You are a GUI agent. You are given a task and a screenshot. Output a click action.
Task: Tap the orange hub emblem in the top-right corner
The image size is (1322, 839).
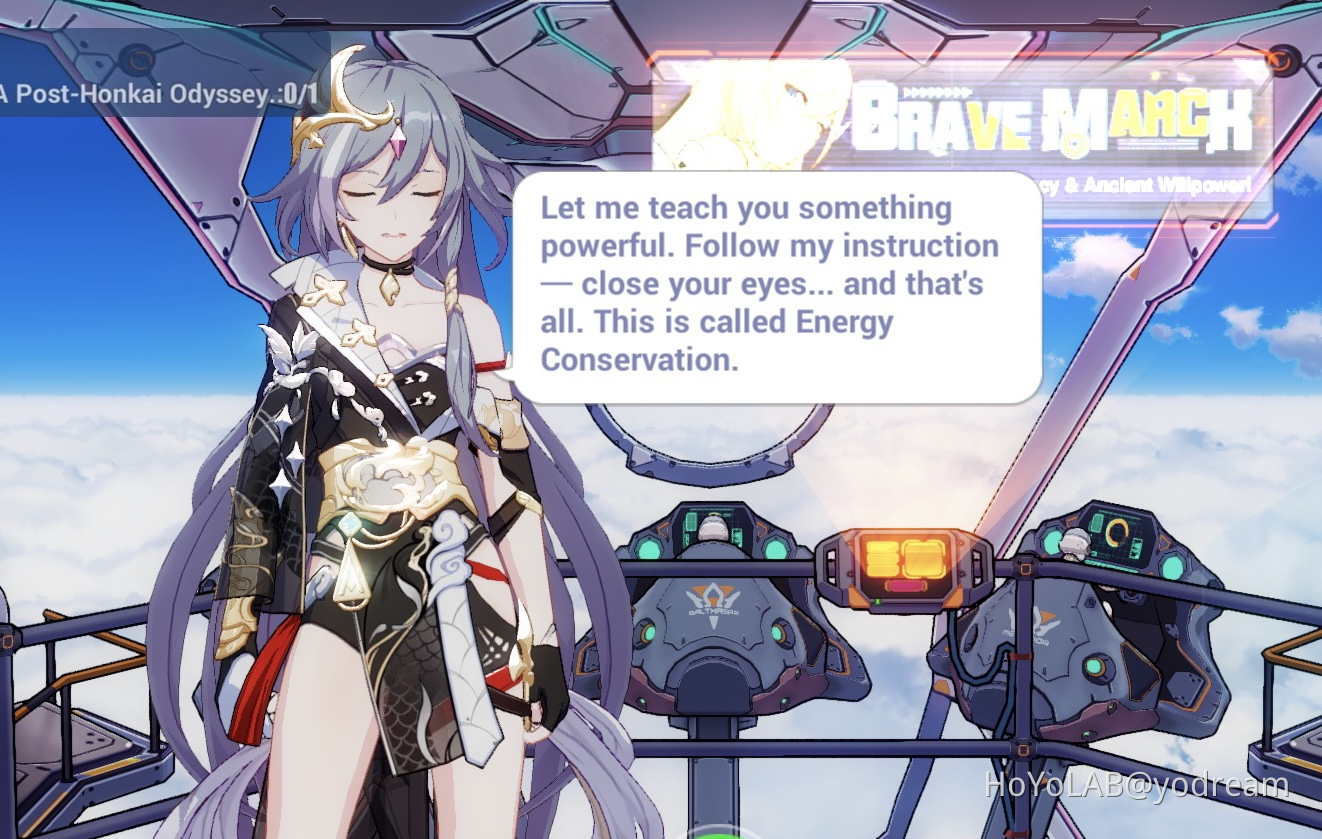point(1282,60)
